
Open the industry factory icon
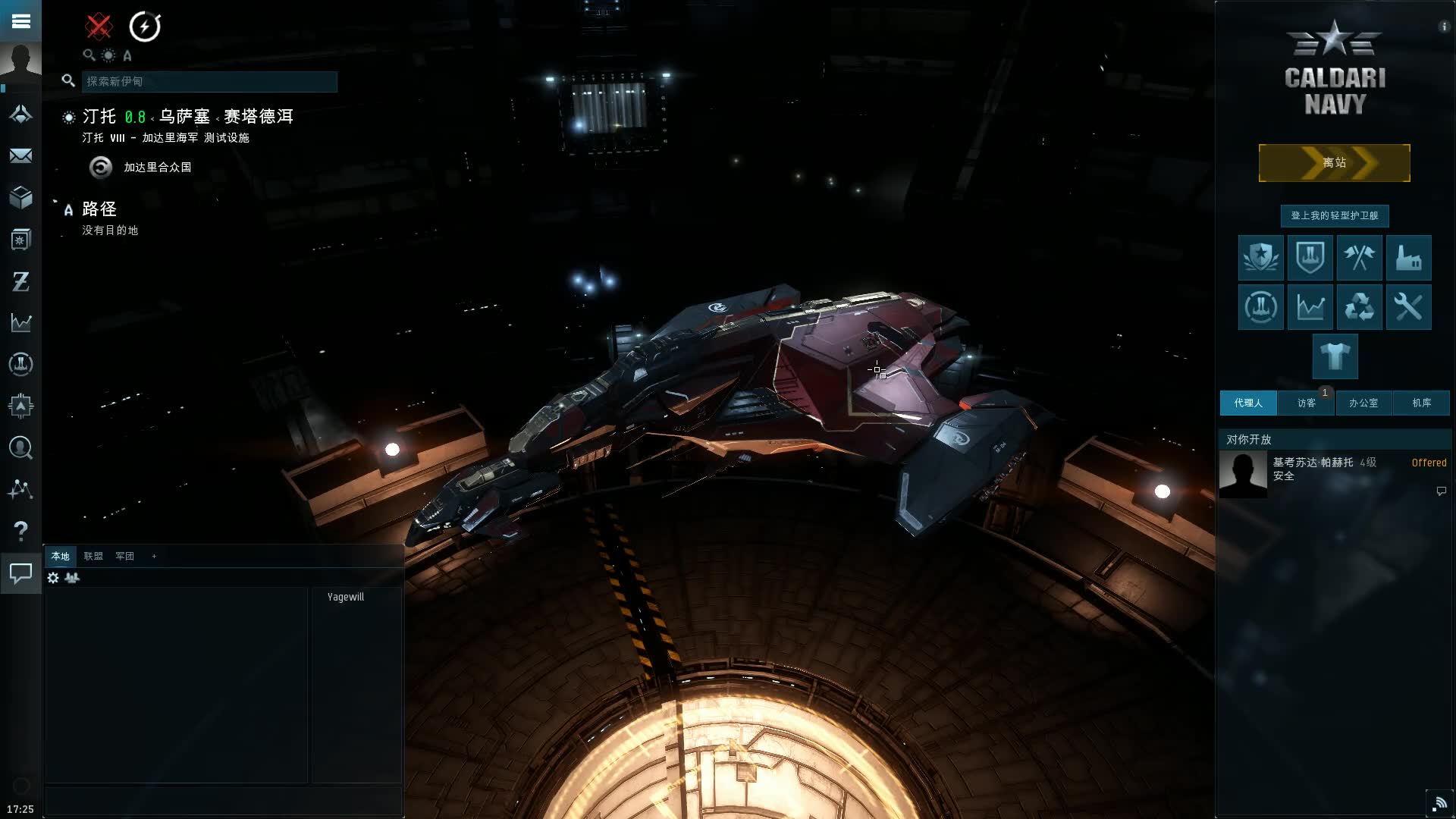[x=1408, y=258]
